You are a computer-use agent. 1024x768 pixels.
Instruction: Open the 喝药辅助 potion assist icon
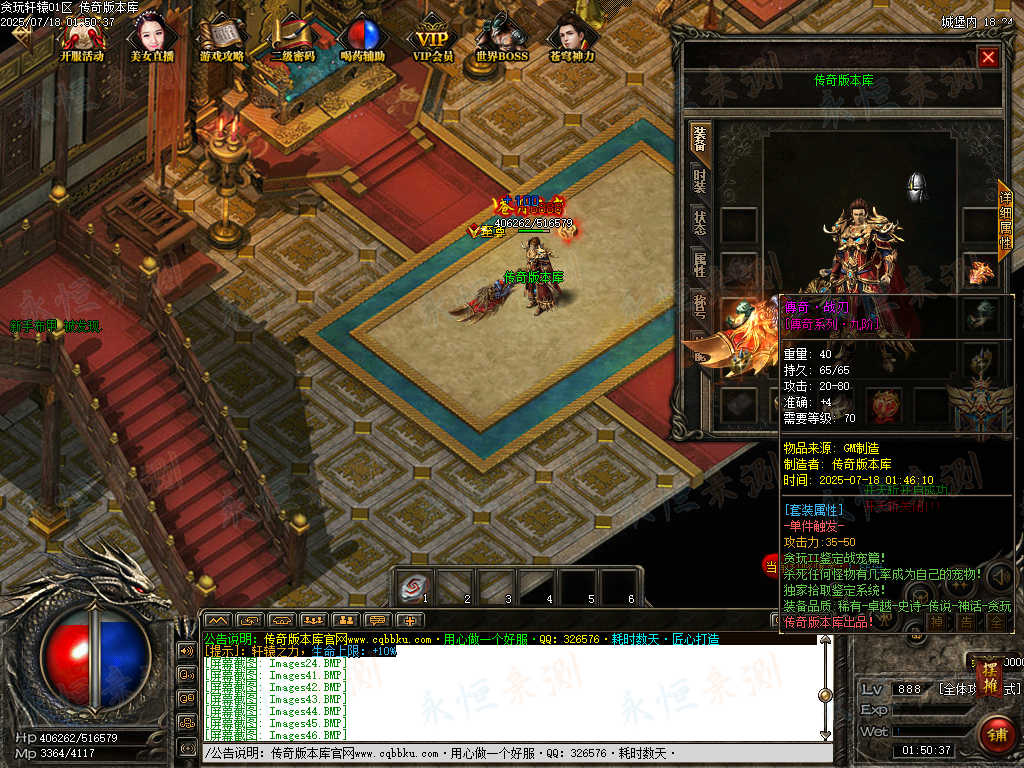coord(361,40)
